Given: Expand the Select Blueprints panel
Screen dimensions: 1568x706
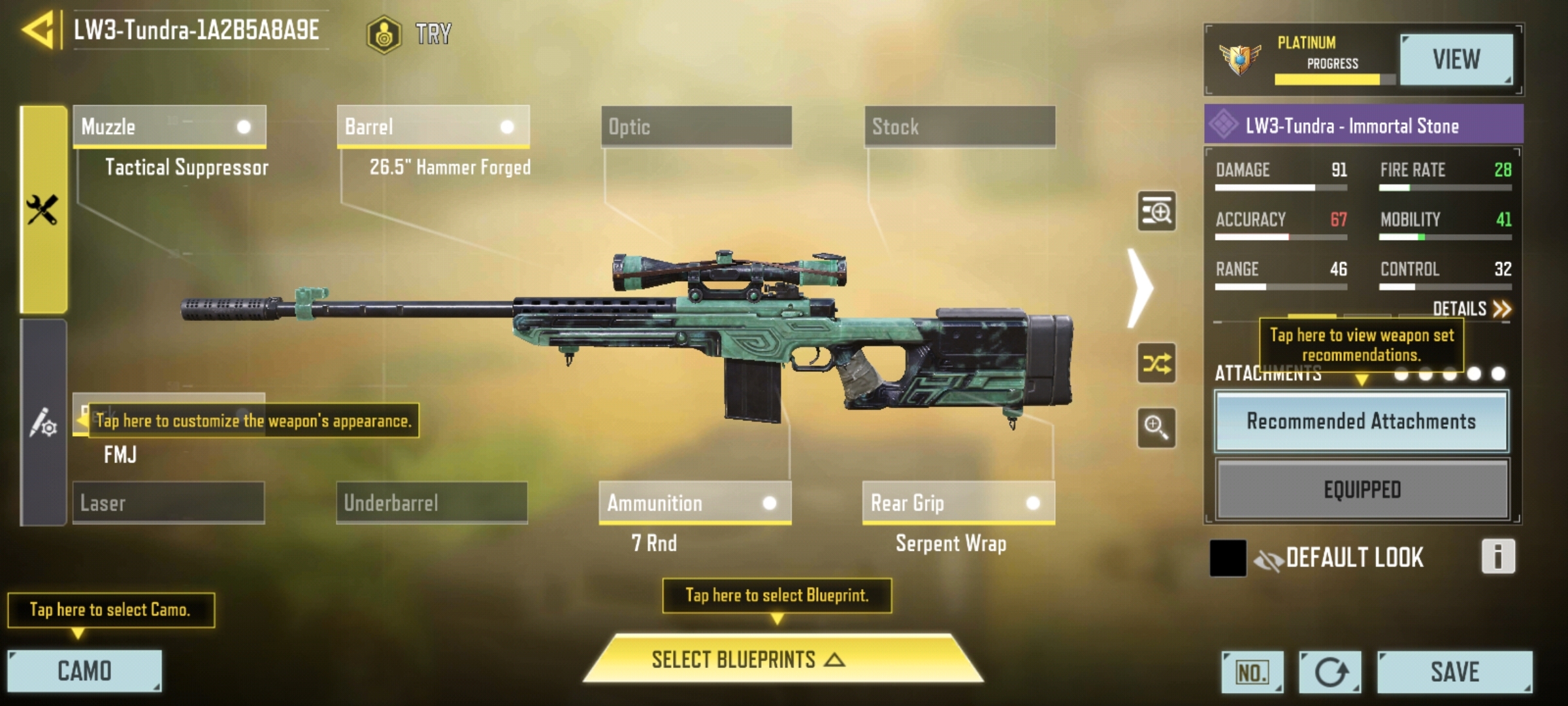Looking at the screenshot, I should (x=783, y=660).
